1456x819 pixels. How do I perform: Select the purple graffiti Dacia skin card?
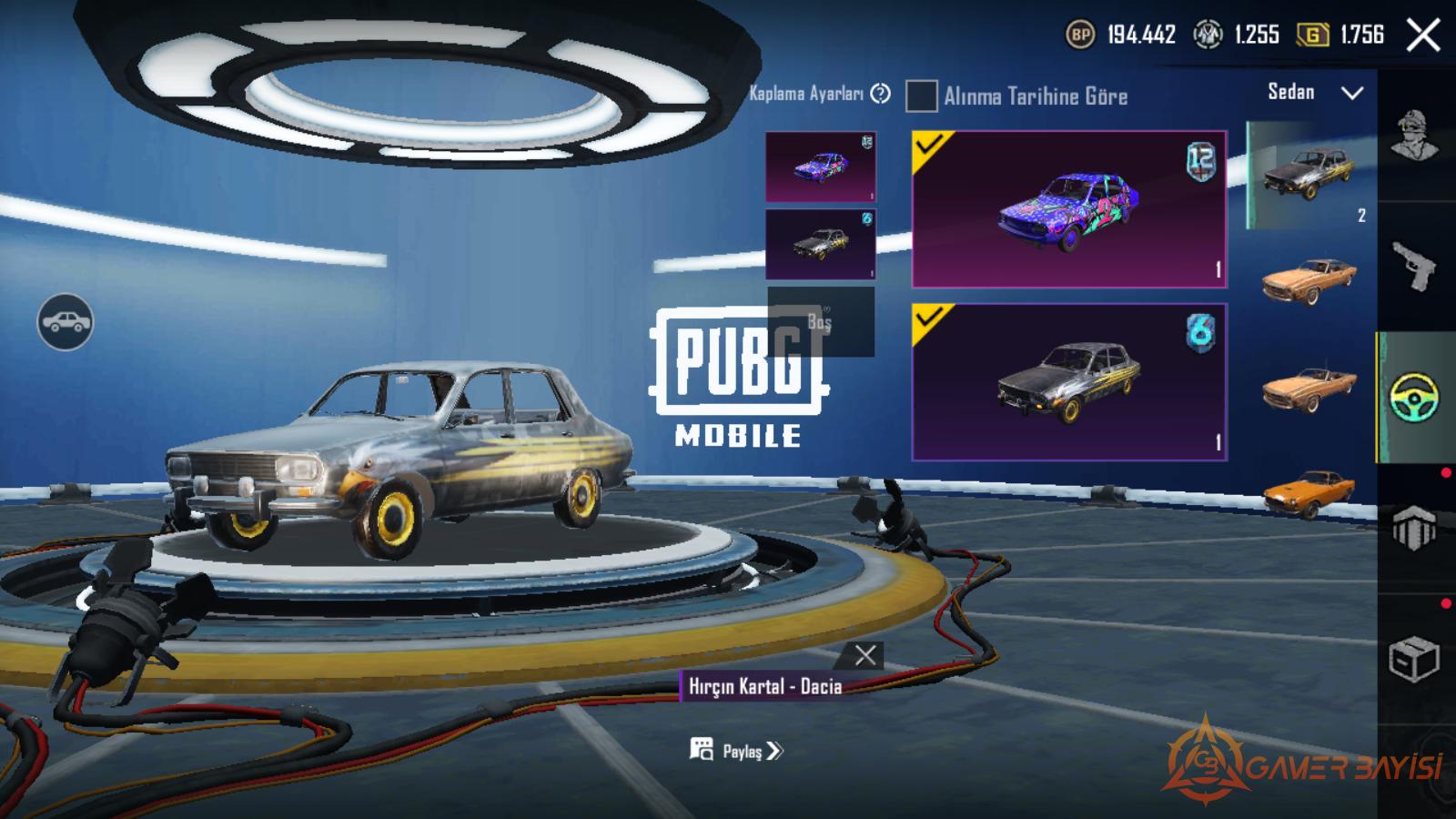[1069, 209]
